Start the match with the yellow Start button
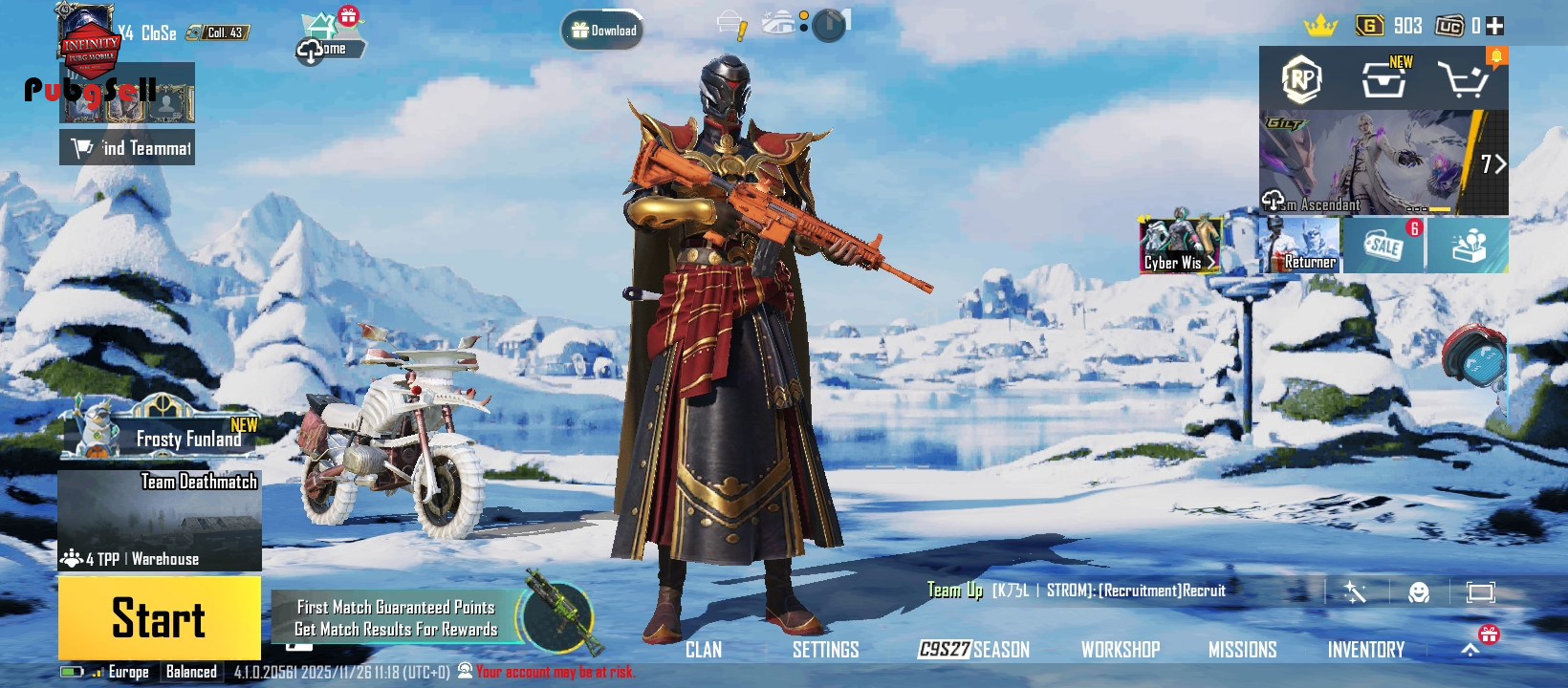The width and height of the screenshot is (1568, 688). [159, 617]
